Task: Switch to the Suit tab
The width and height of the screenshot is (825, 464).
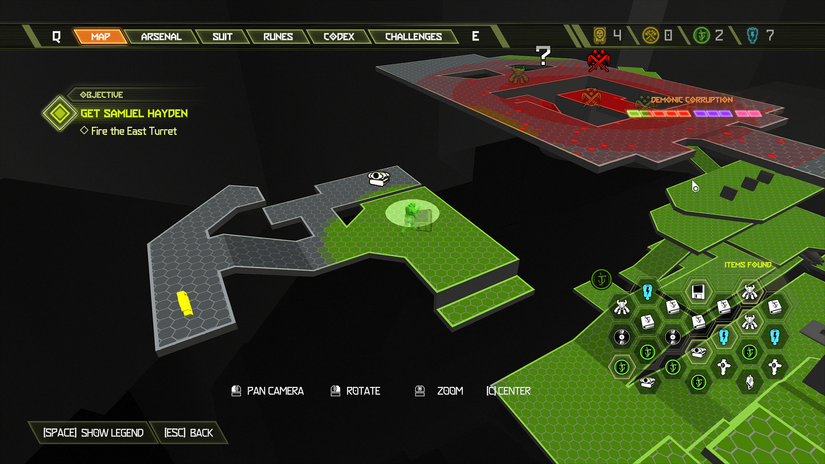Action: tap(222, 37)
